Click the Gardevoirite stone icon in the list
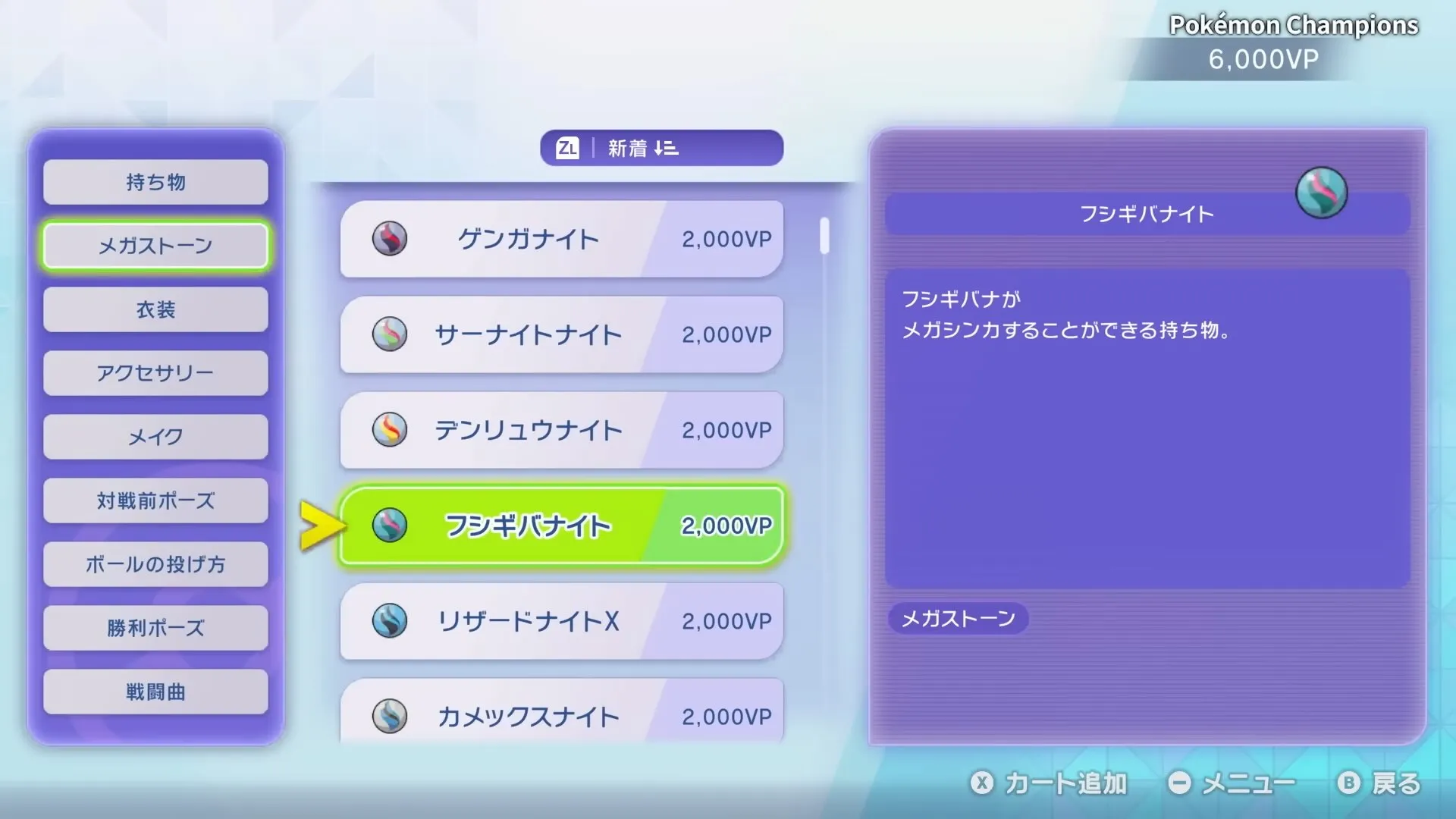The height and width of the screenshot is (819, 1456). [391, 335]
